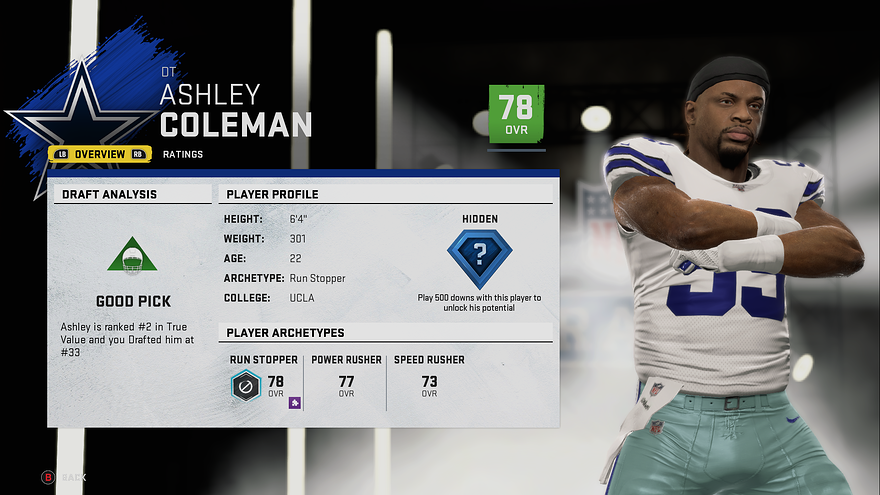Switch to the Ratings tab
The width and height of the screenshot is (880, 495).
click(x=183, y=154)
